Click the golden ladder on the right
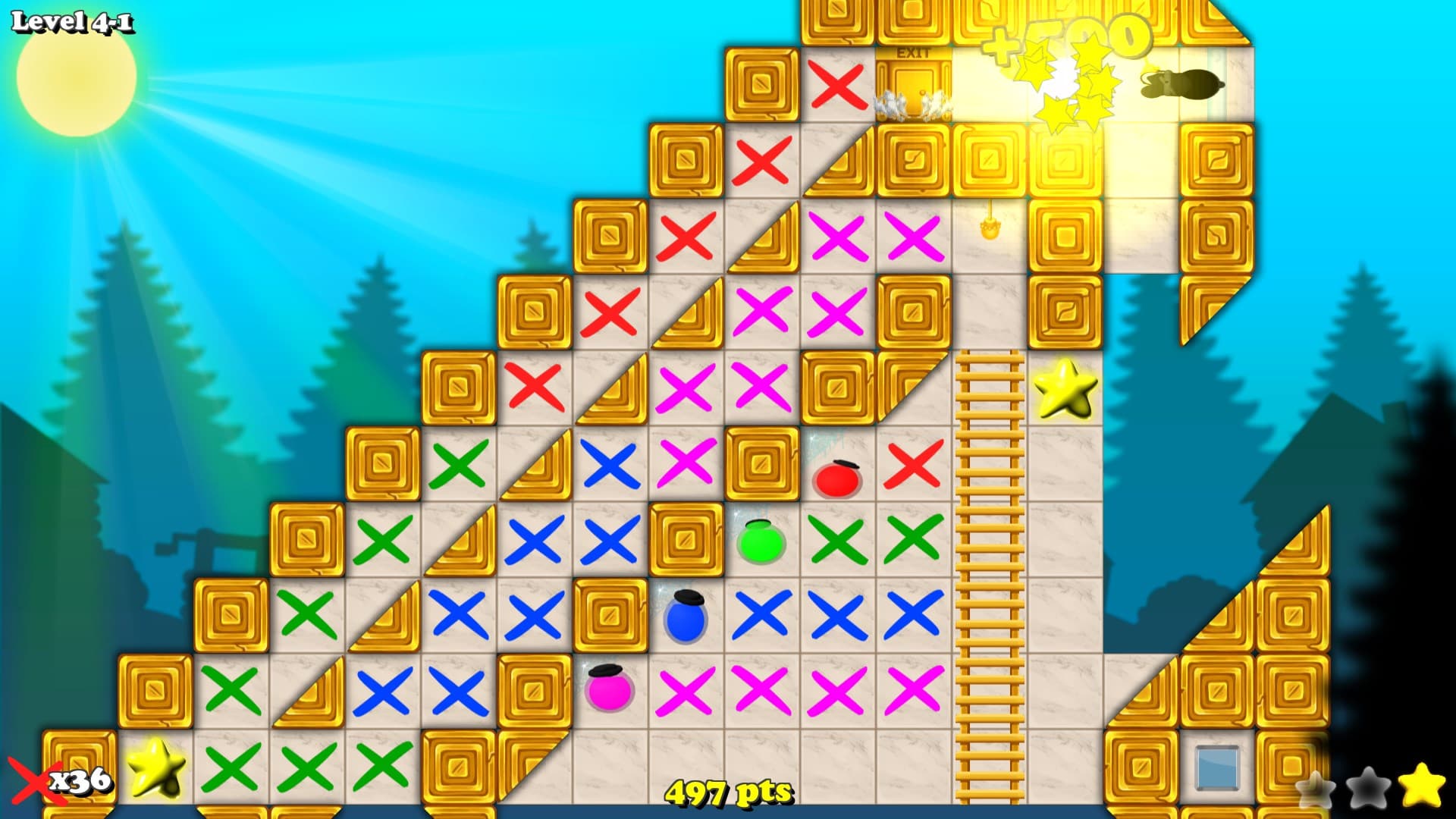The width and height of the screenshot is (1456, 819). coord(990,569)
